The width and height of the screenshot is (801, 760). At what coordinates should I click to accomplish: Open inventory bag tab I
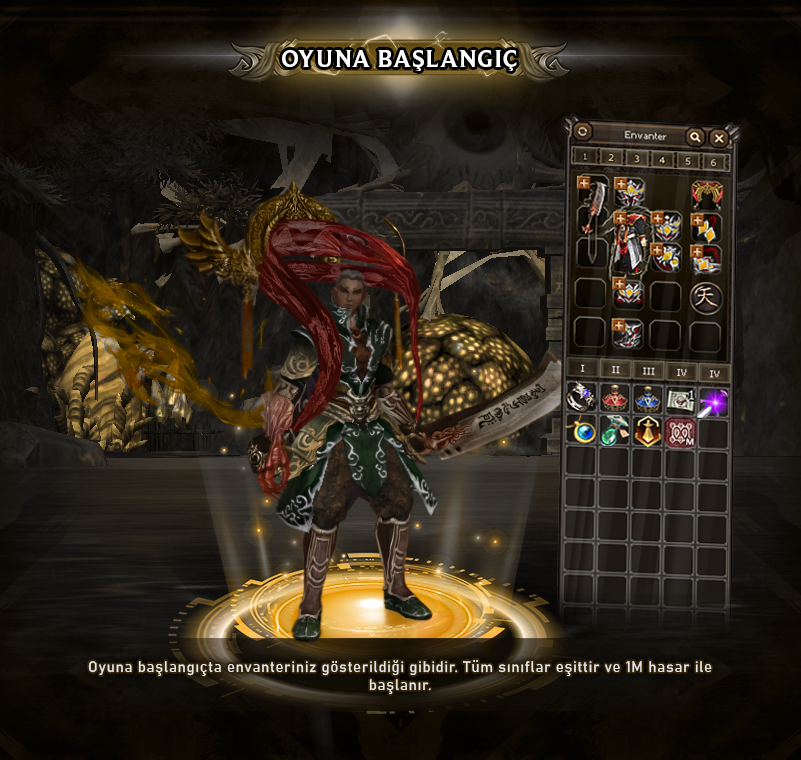pyautogui.click(x=582, y=372)
